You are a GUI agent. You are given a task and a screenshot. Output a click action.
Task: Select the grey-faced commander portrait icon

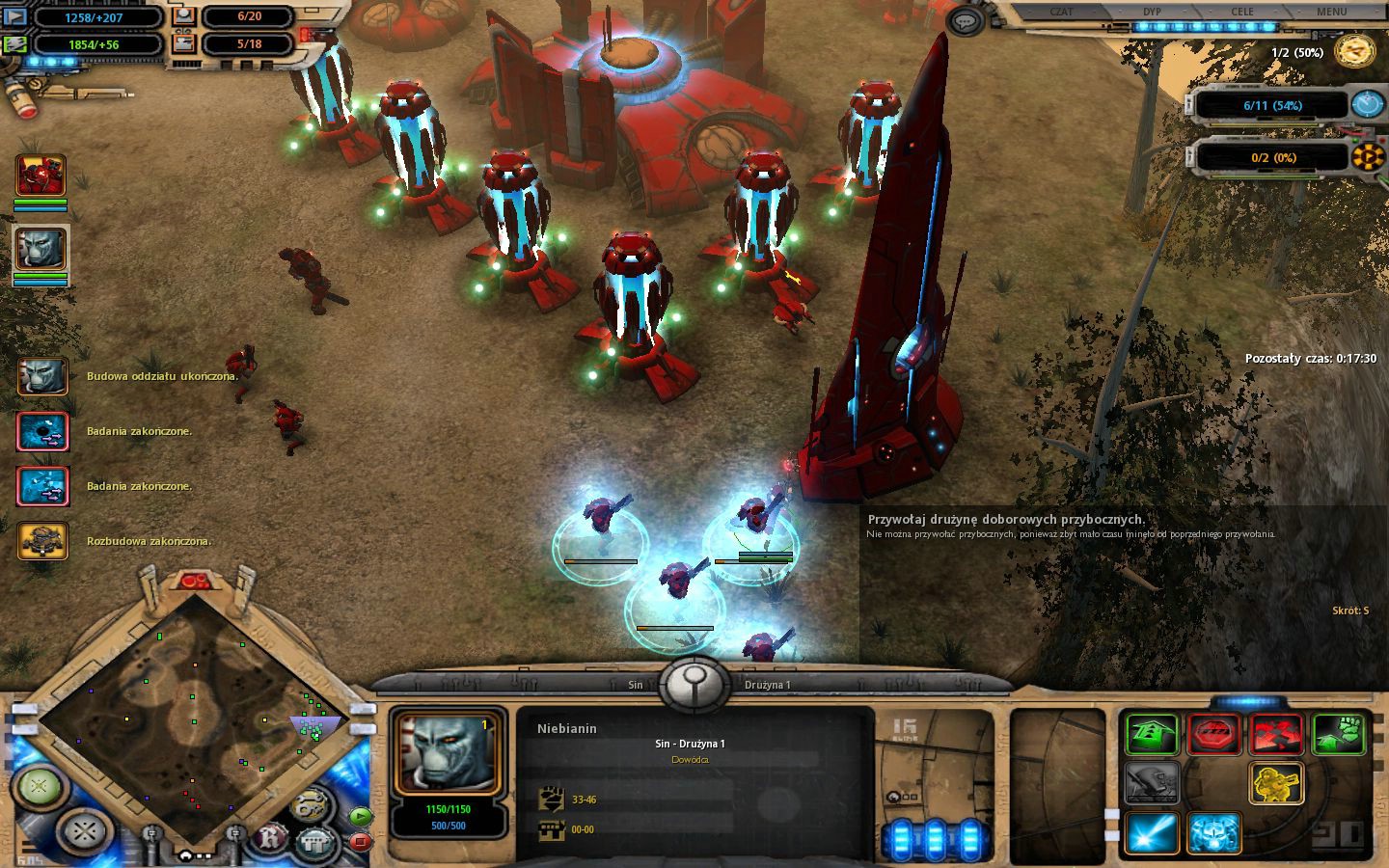pos(41,250)
